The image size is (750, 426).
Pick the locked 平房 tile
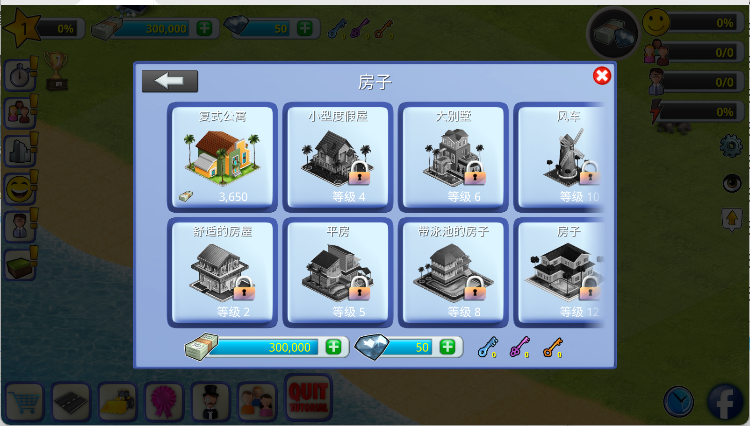(x=337, y=271)
